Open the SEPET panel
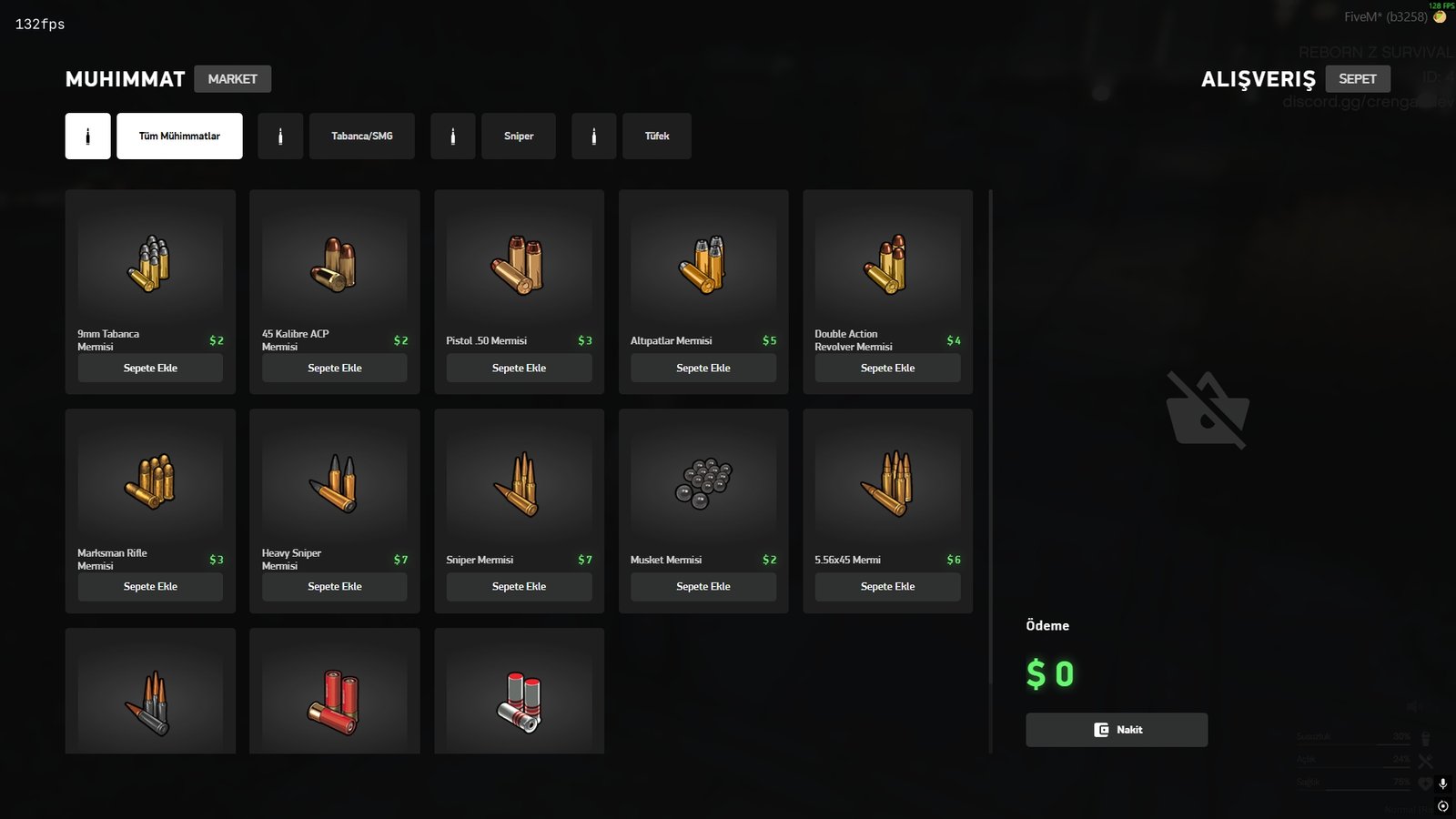 (x=1359, y=78)
